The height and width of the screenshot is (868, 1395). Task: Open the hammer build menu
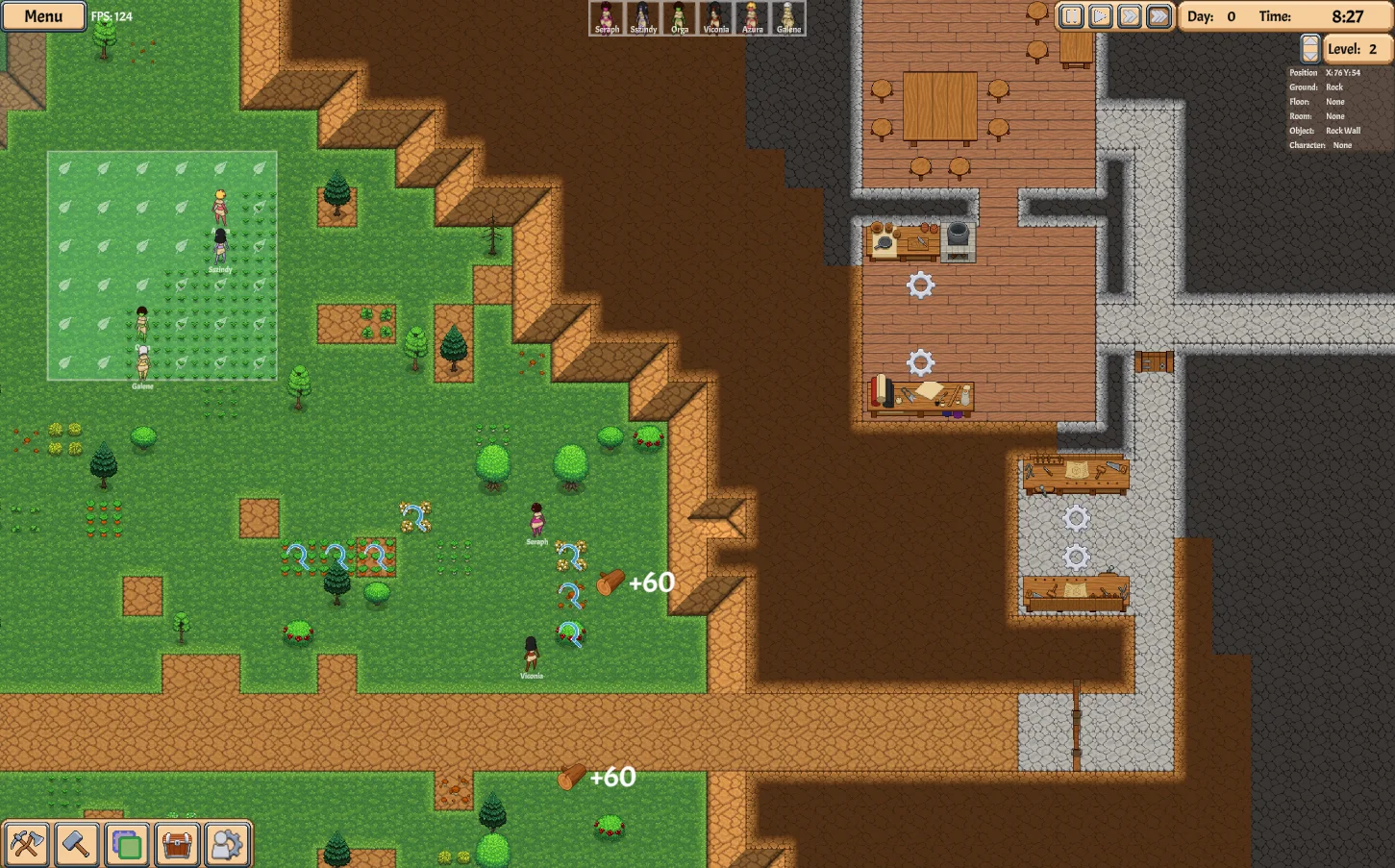coord(76,845)
